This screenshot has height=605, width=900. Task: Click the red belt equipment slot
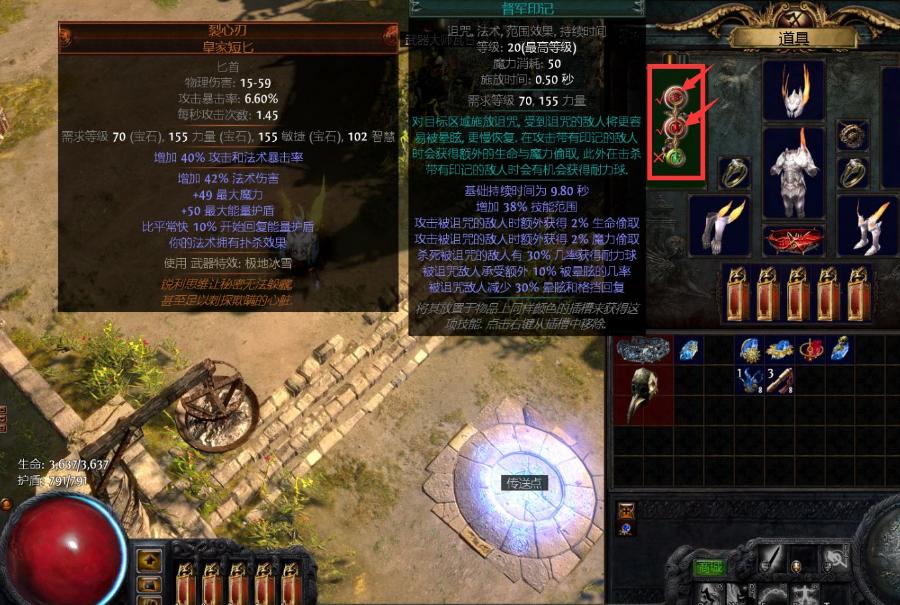(794, 241)
